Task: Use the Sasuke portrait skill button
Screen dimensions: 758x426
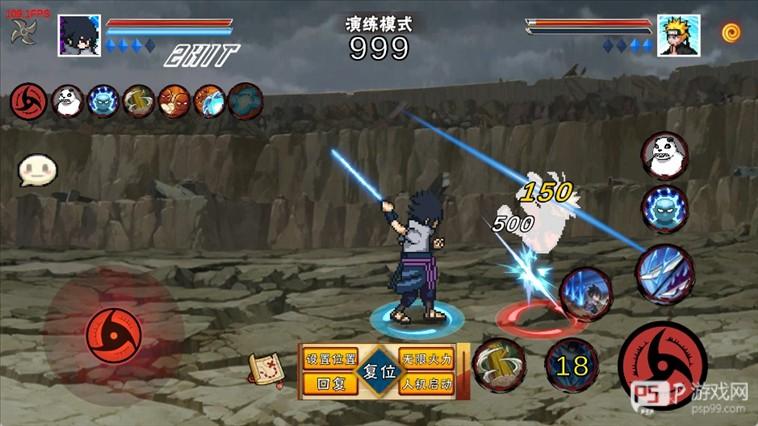Action: [585, 293]
